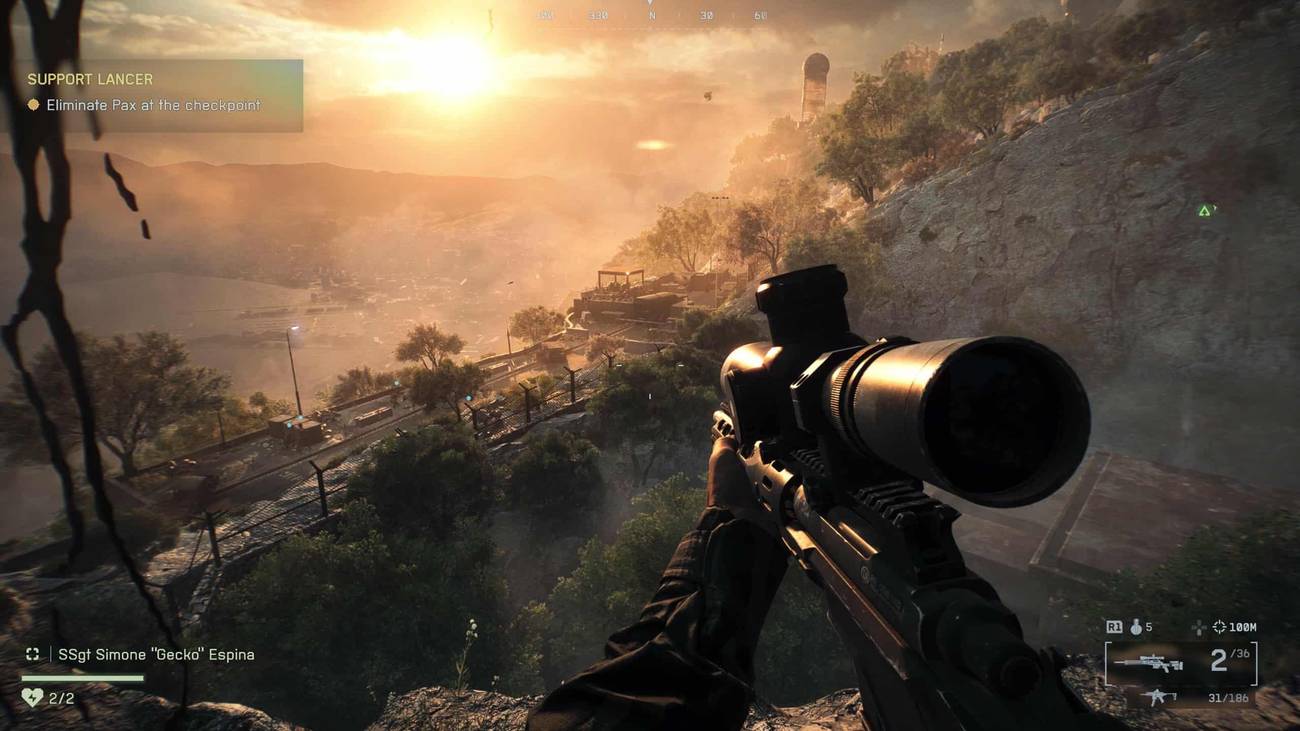
Task: Click the green triangle squad marker
Action: (x=1205, y=211)
